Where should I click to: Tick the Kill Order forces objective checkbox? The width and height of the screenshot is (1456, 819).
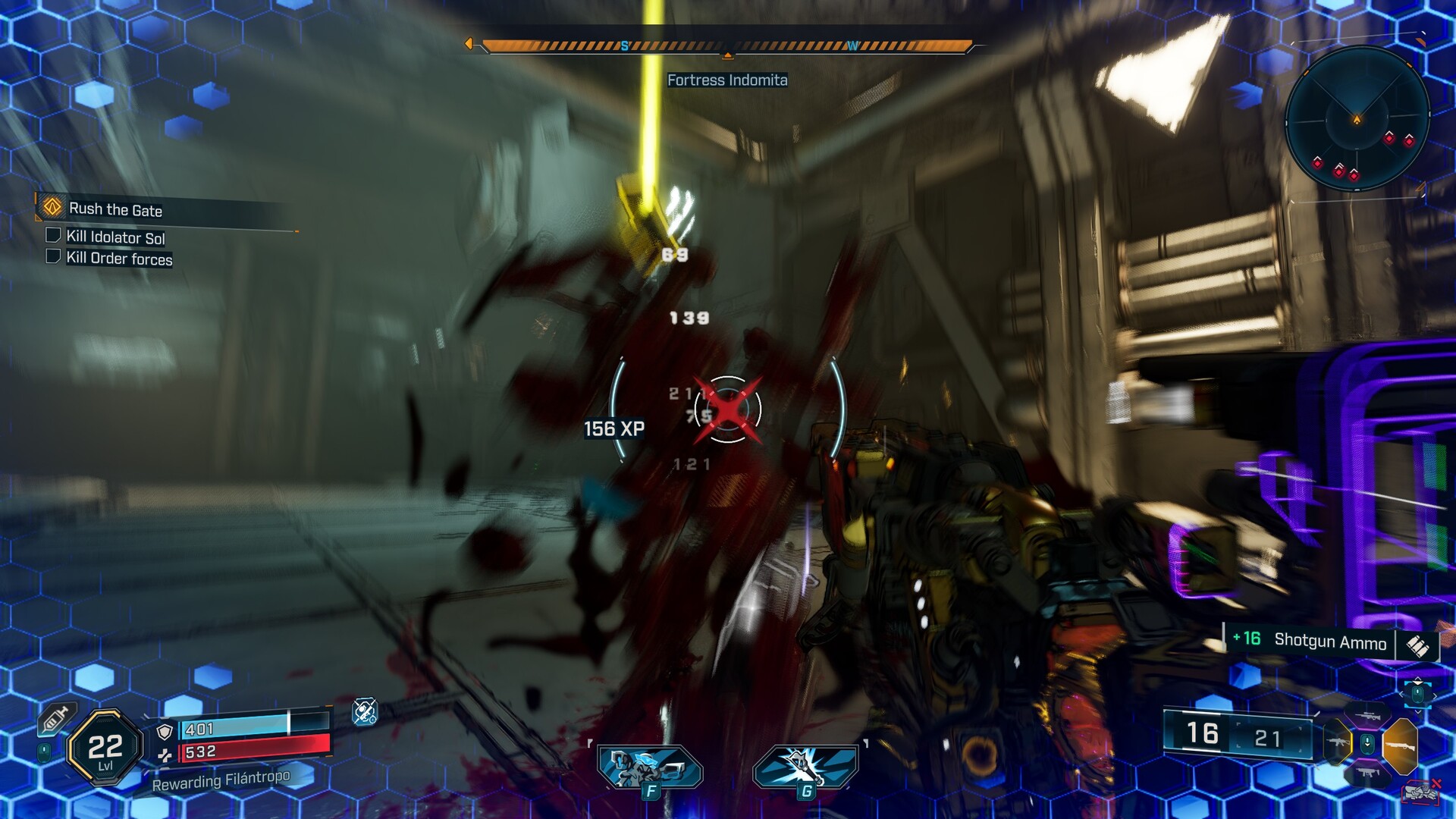coord(53,256)
